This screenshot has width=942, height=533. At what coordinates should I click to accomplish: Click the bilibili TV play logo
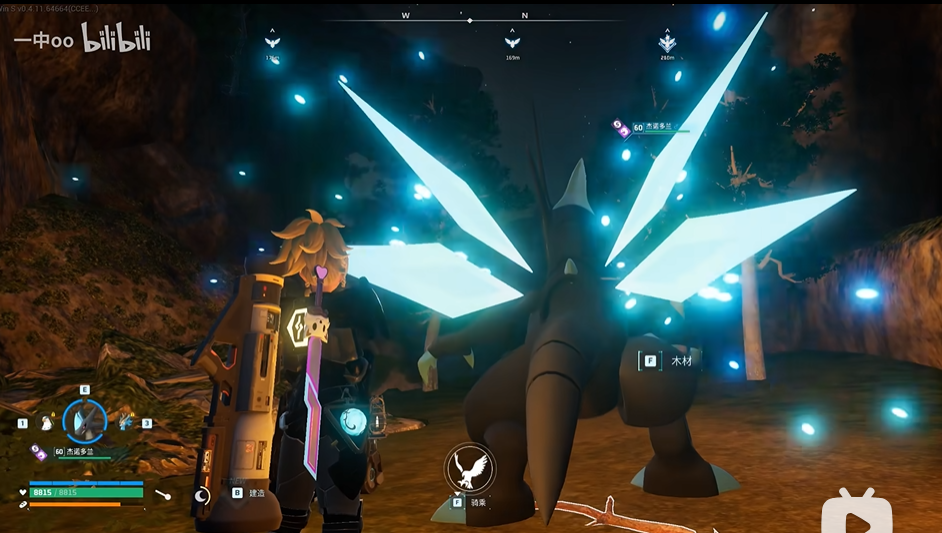pyautogui.click(x=856, y=512)
